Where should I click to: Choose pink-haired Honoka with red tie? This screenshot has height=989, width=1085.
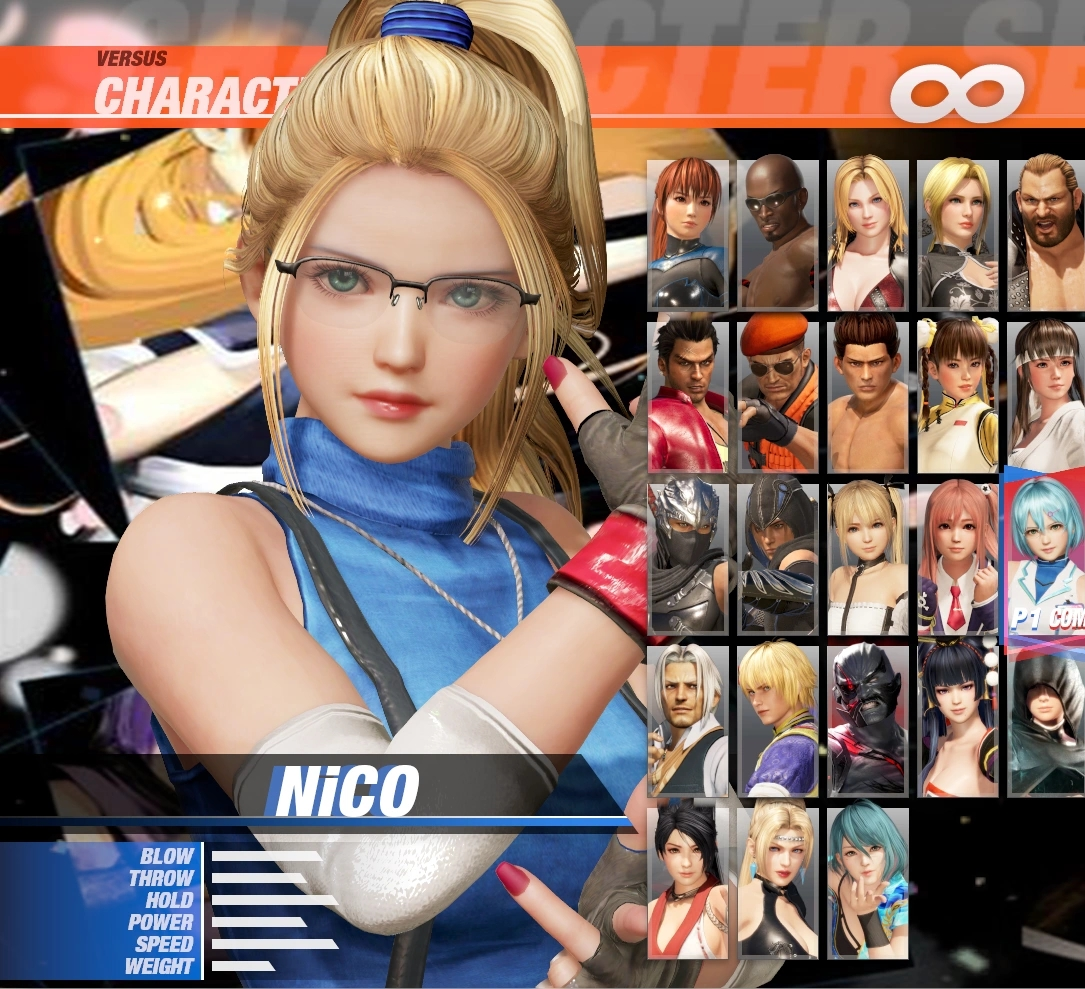957,558
